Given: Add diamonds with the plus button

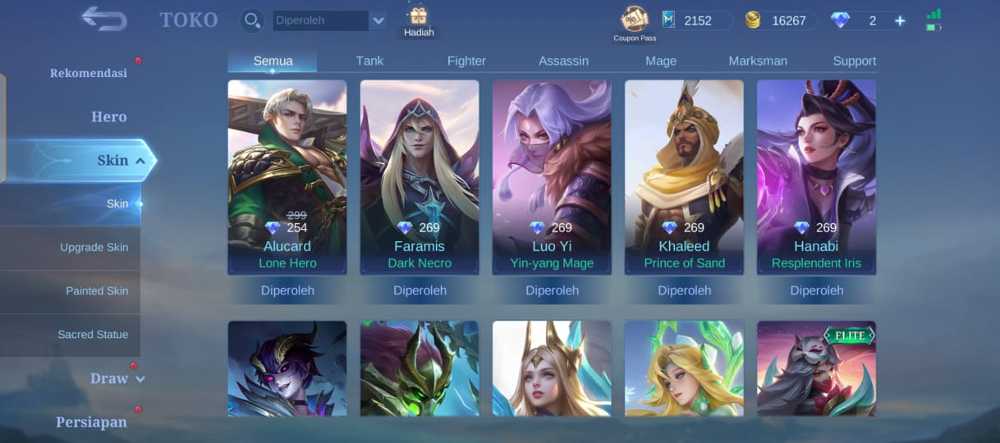Looking at the screenshot, I should [x=900, y=21].
